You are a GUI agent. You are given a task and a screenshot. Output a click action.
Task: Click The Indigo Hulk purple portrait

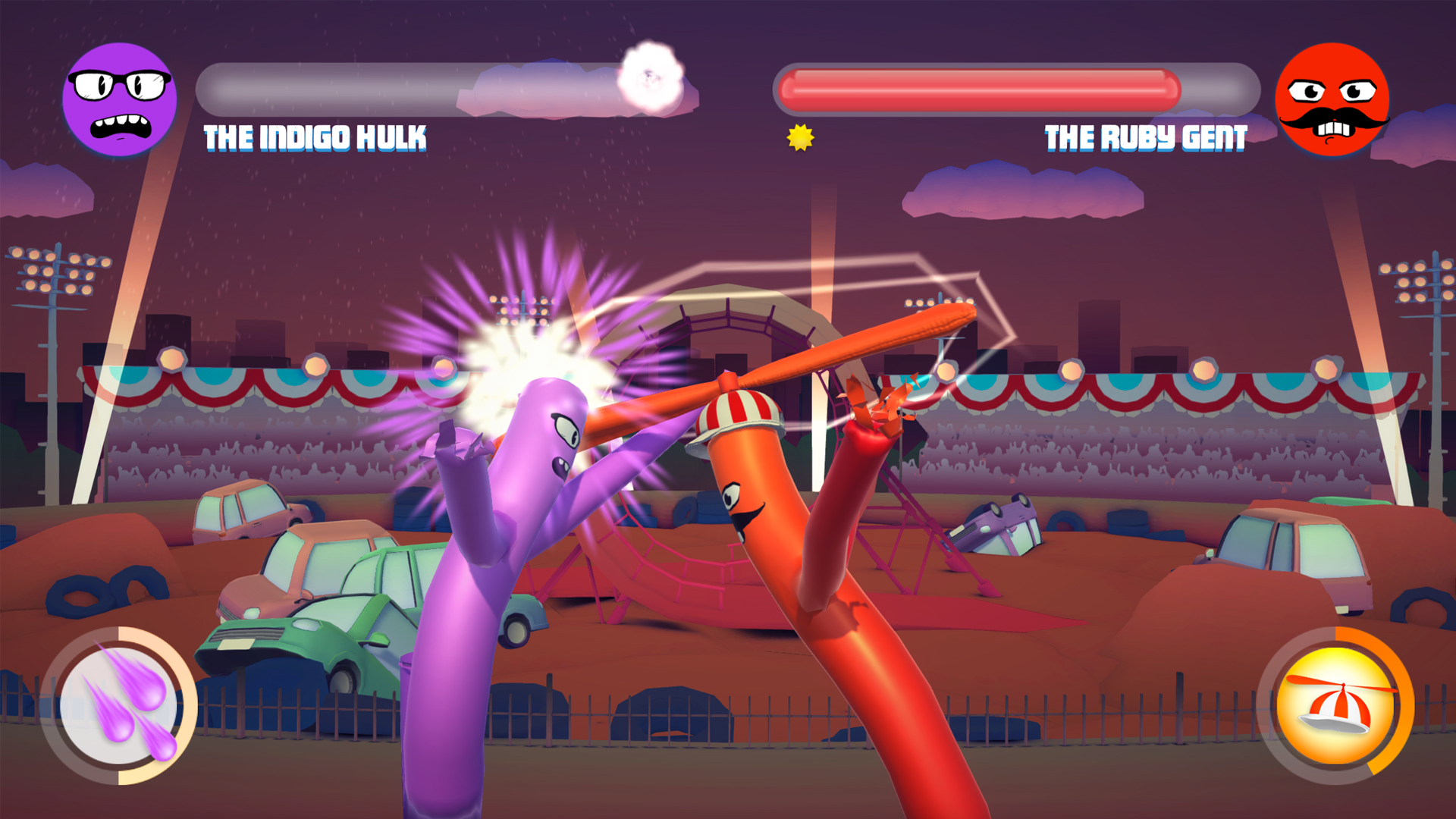point(120,99)
